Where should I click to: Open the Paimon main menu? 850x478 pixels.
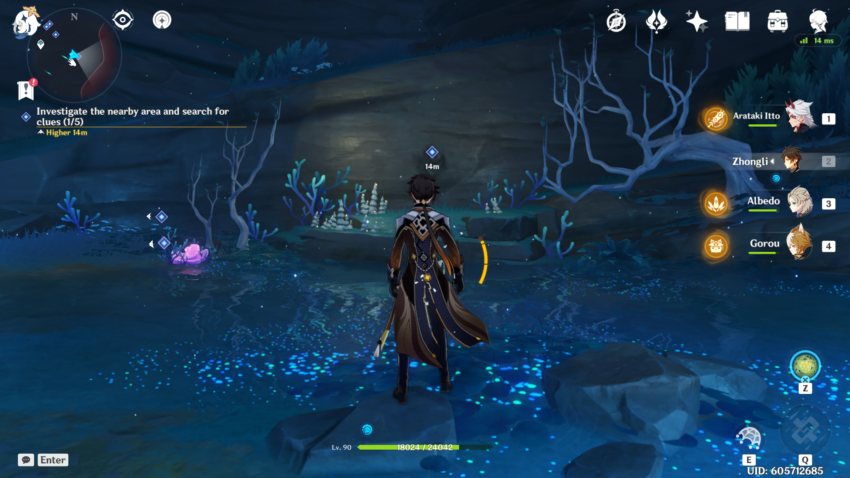pyautogui.click(x=23, y=20)
